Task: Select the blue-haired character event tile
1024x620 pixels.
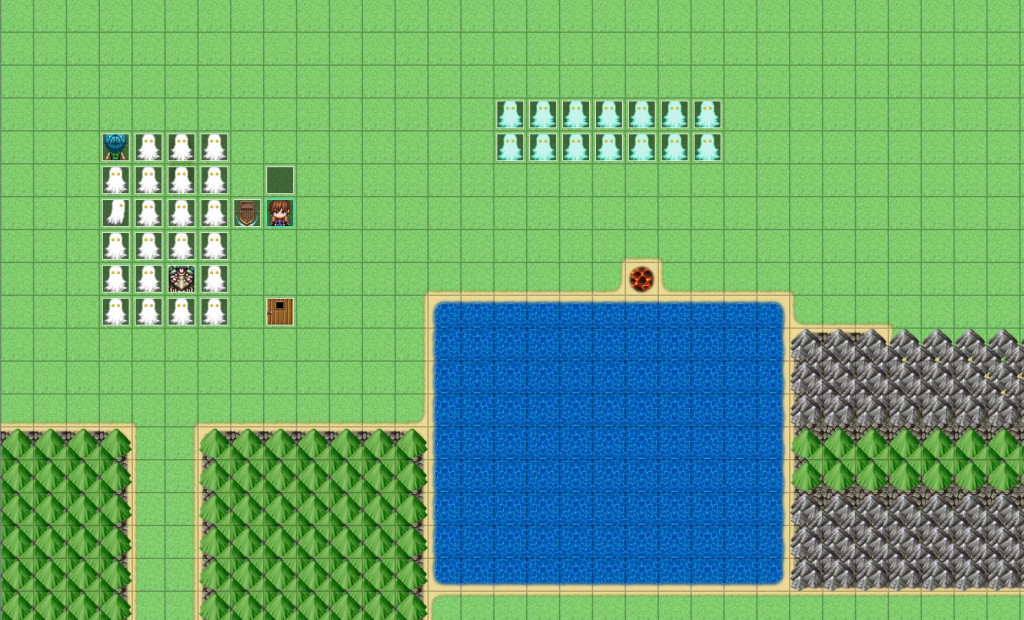Action: pos(116,147)
